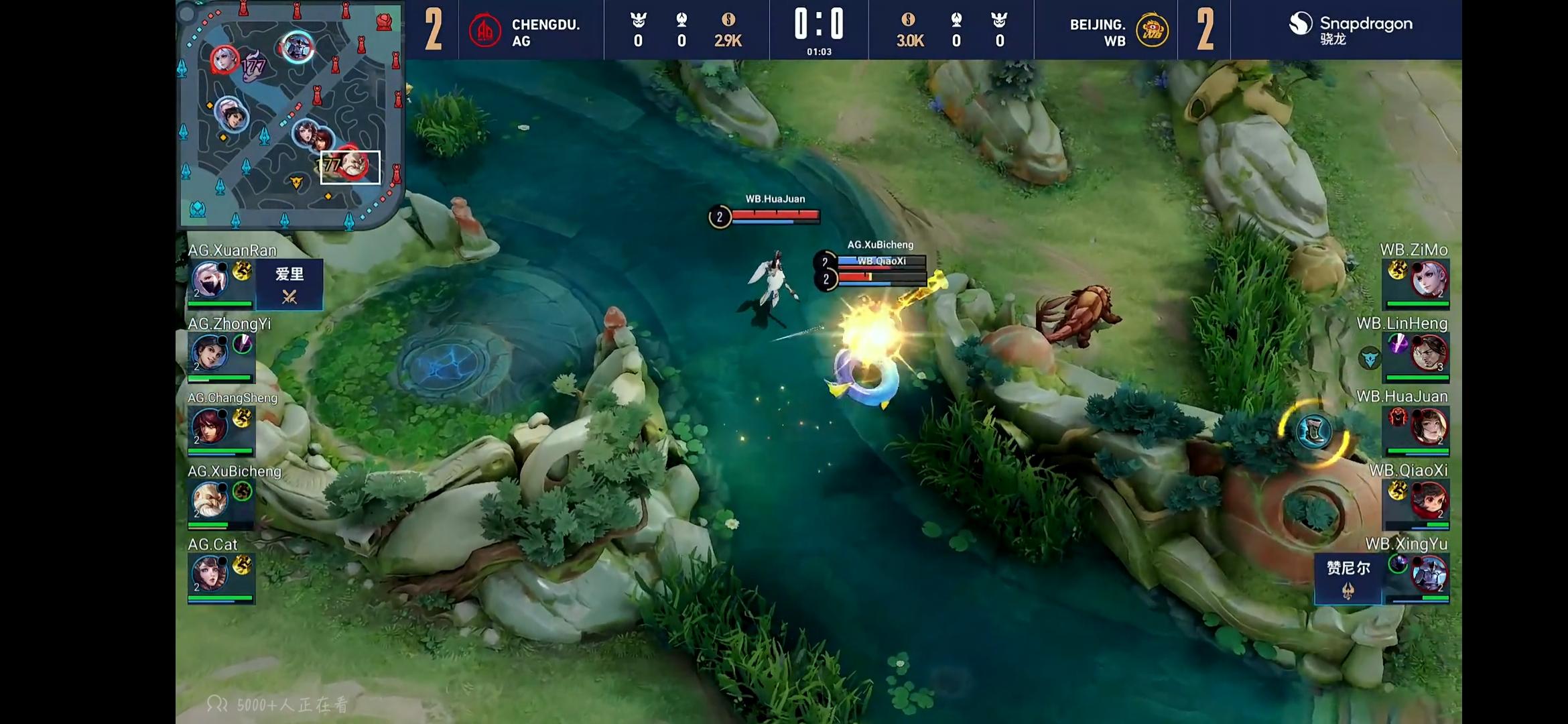Image resolution: width=1568 pixels, height=724 pixels.
Task: Open the 赞尼尔 hero tag beside WB.XingYu
Action: click(x=1348, y=578)
